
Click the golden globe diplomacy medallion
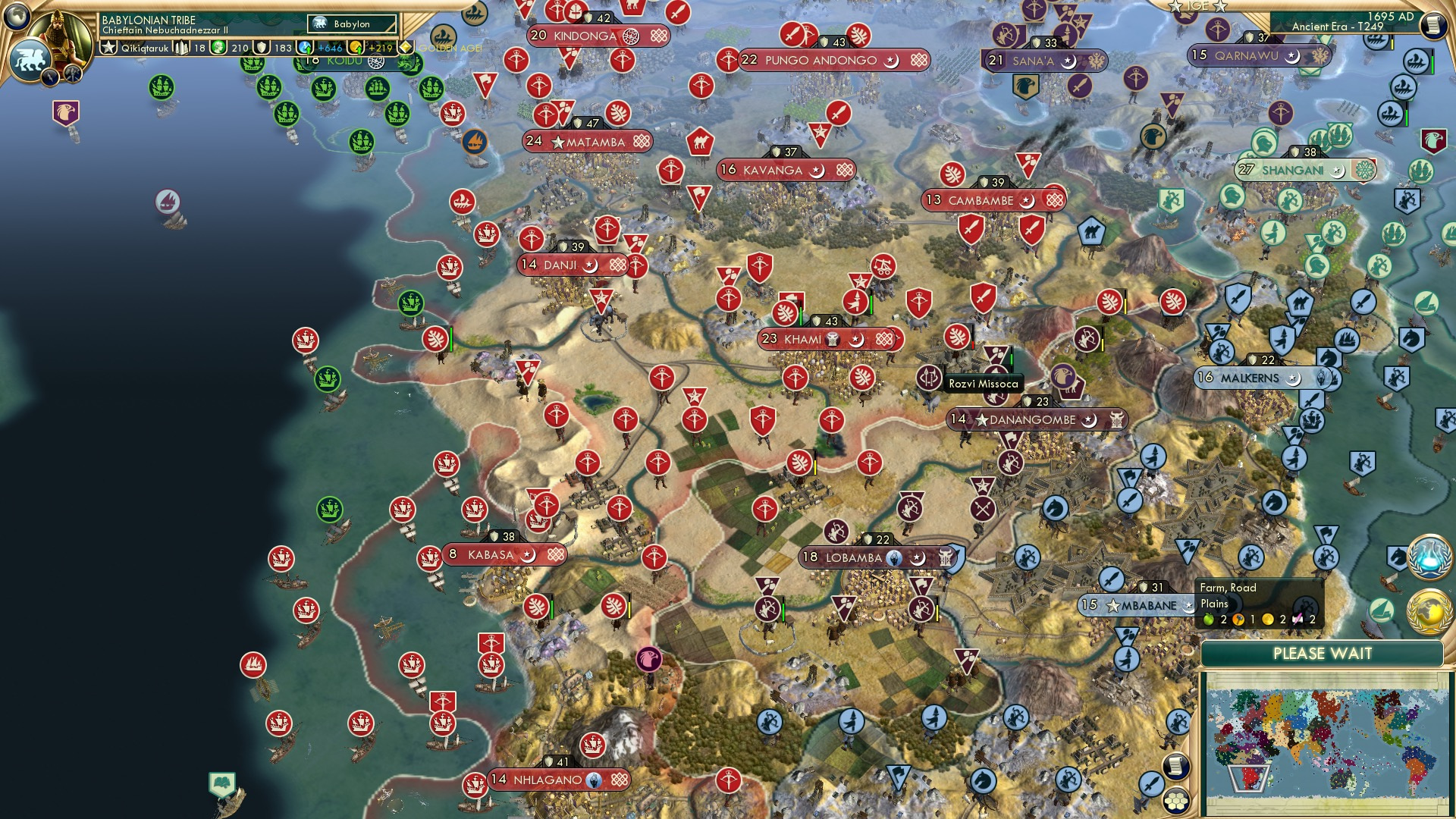point(1430,612)
